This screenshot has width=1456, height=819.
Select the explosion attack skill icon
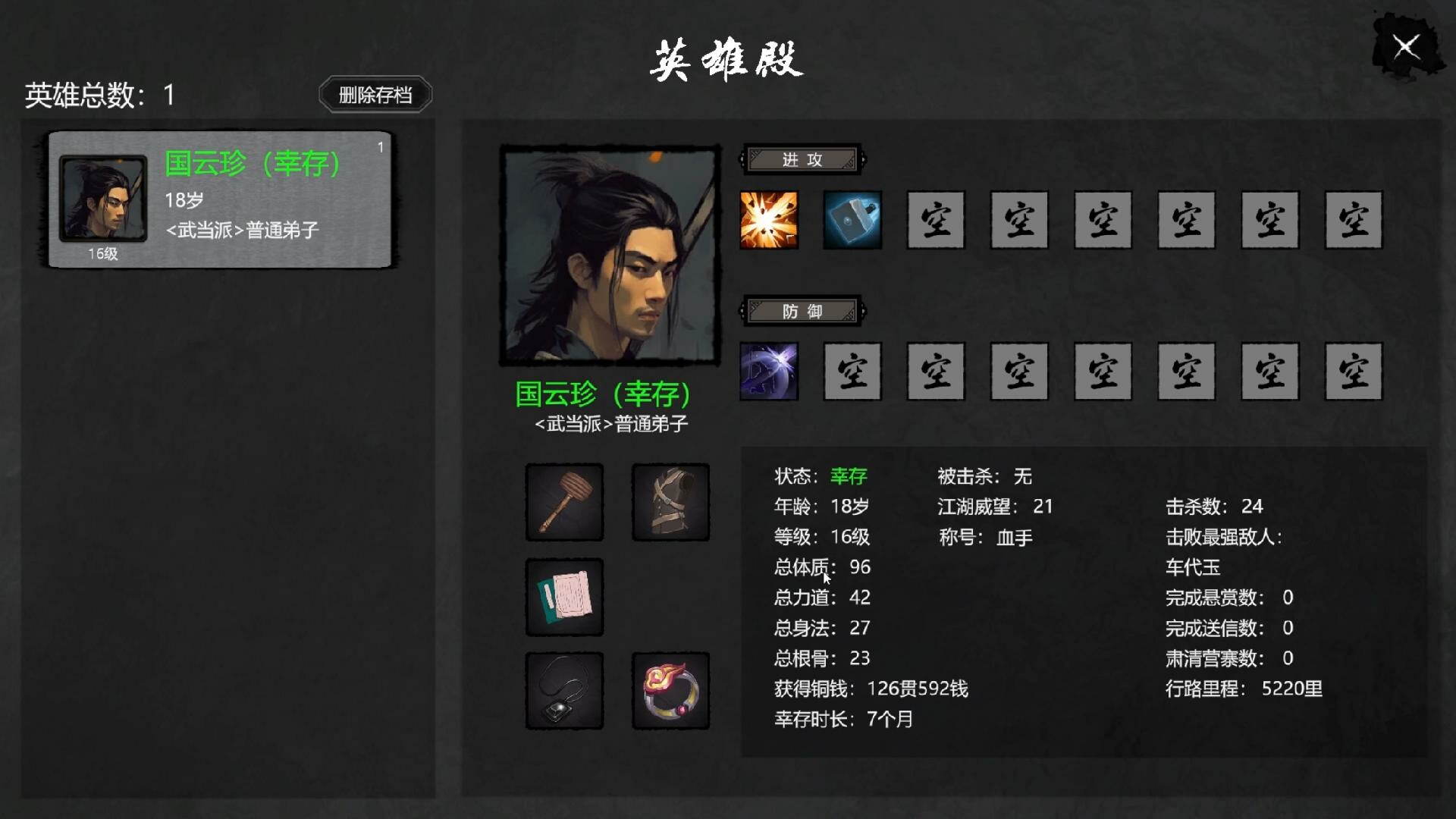[x=769, y=221]
